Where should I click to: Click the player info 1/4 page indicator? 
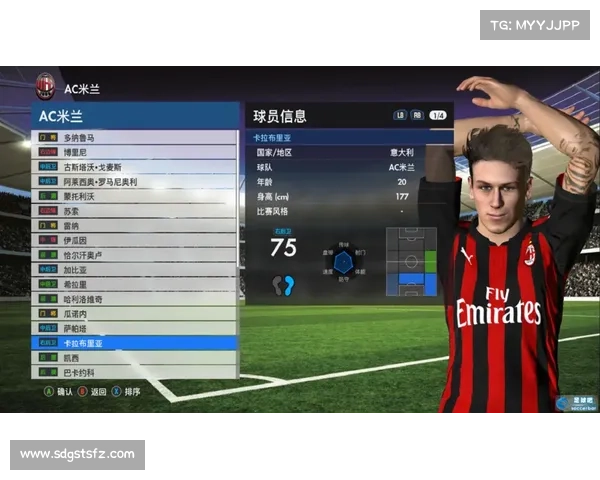coord(438,116)
